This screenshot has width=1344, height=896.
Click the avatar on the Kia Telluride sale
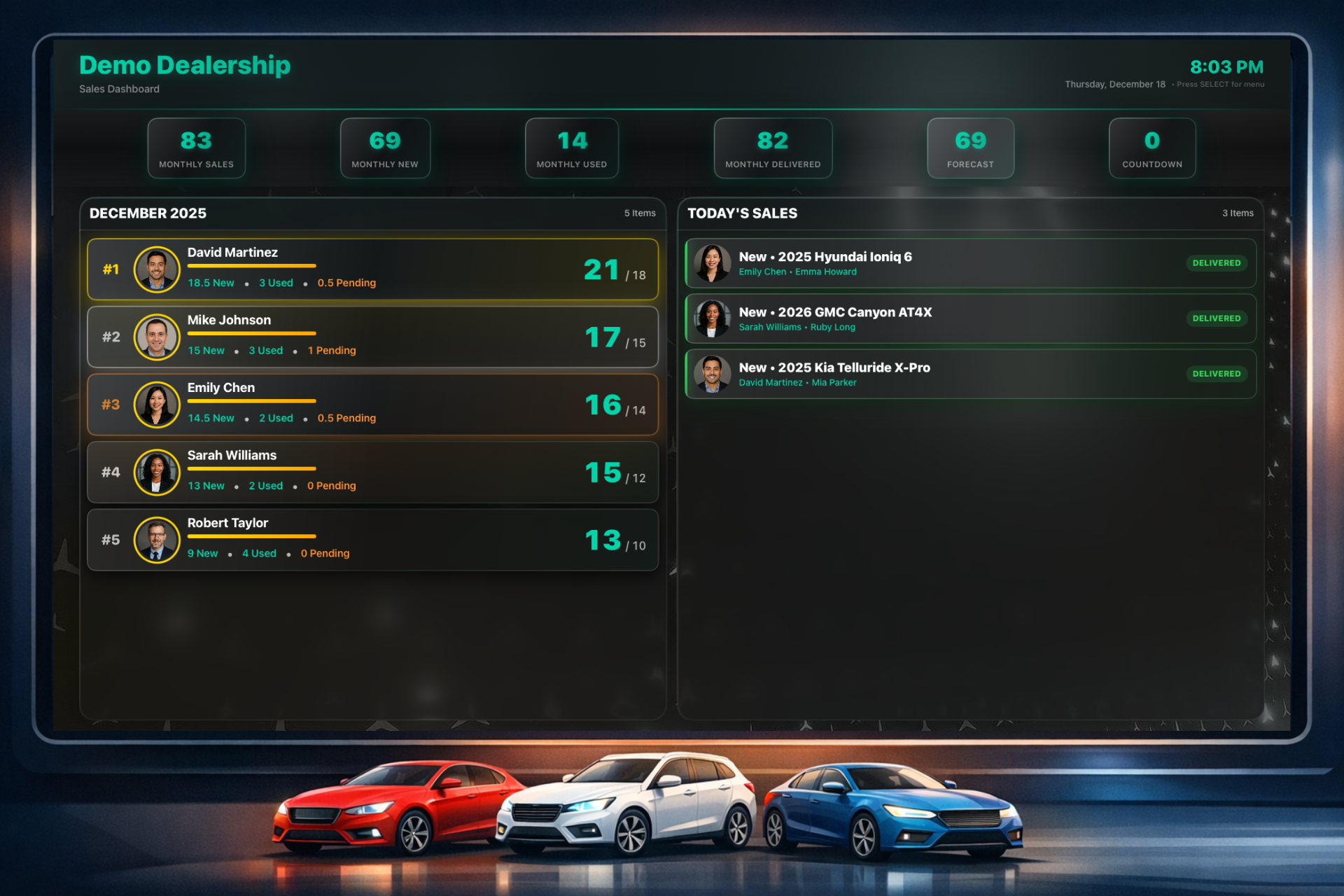point(713,374)
